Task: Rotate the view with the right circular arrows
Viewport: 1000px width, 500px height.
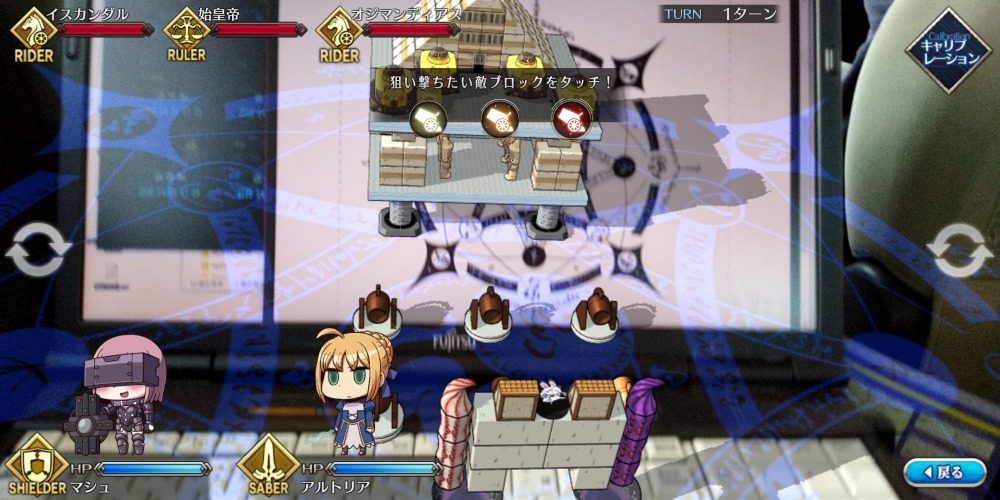Action: click(x=959, y=250)
